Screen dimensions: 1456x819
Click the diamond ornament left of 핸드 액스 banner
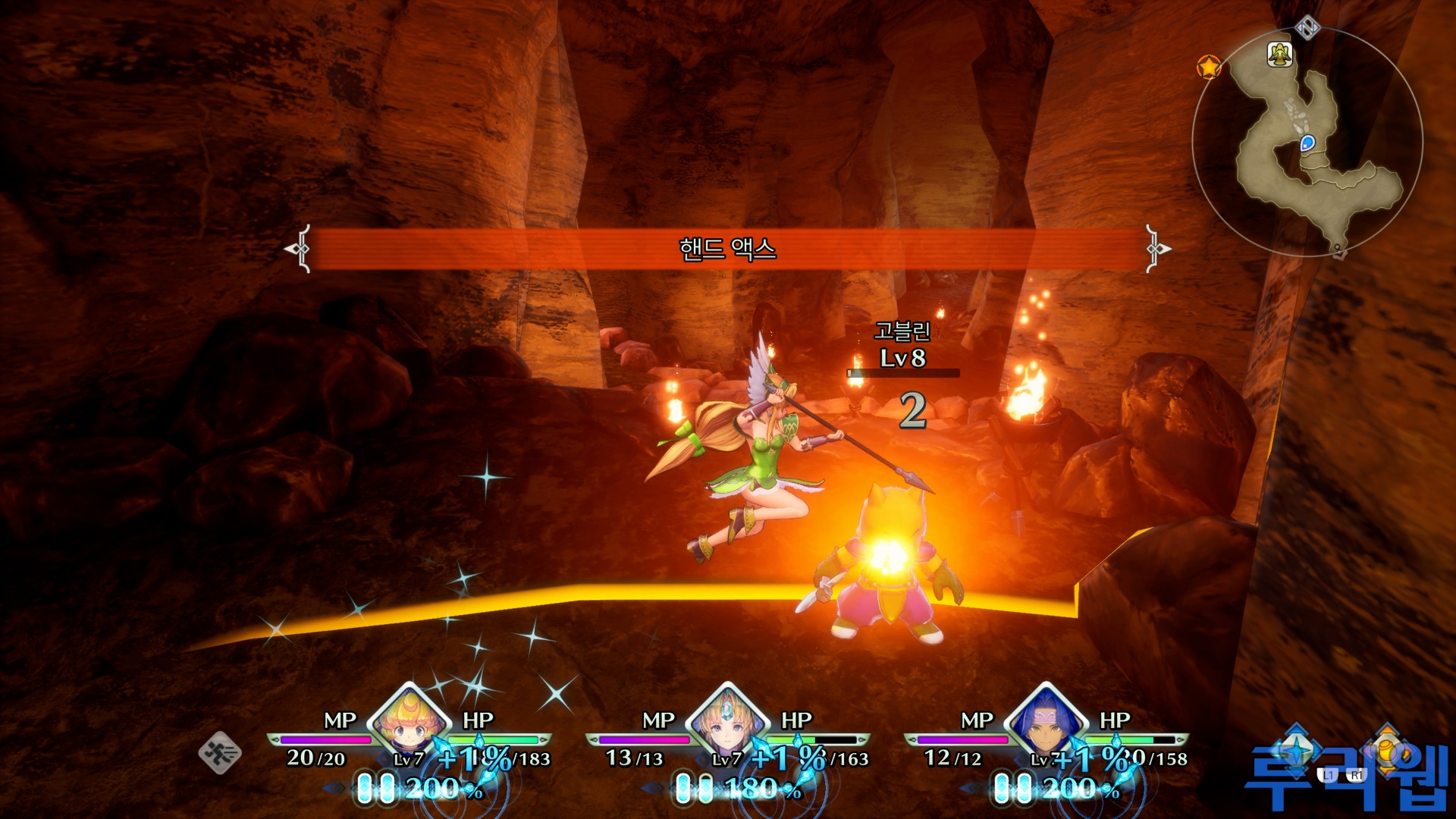pos(300,246)
